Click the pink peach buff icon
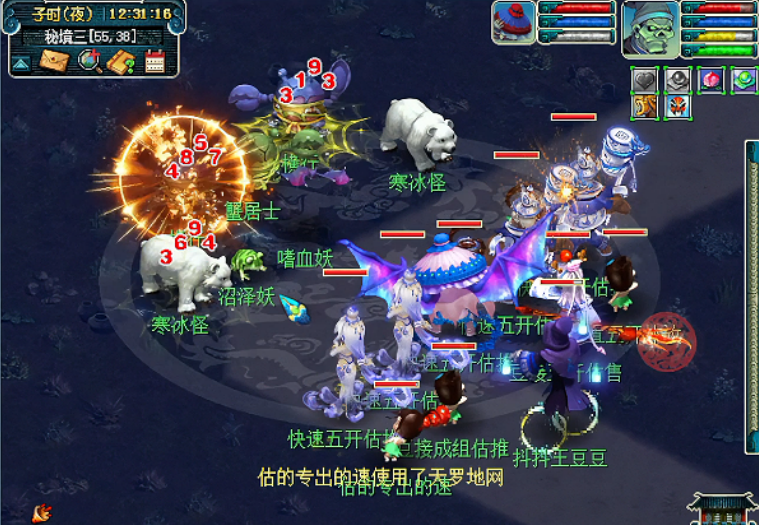Image resolution: width=759 pixels, height=525 pixels. (x=711, y=80)
